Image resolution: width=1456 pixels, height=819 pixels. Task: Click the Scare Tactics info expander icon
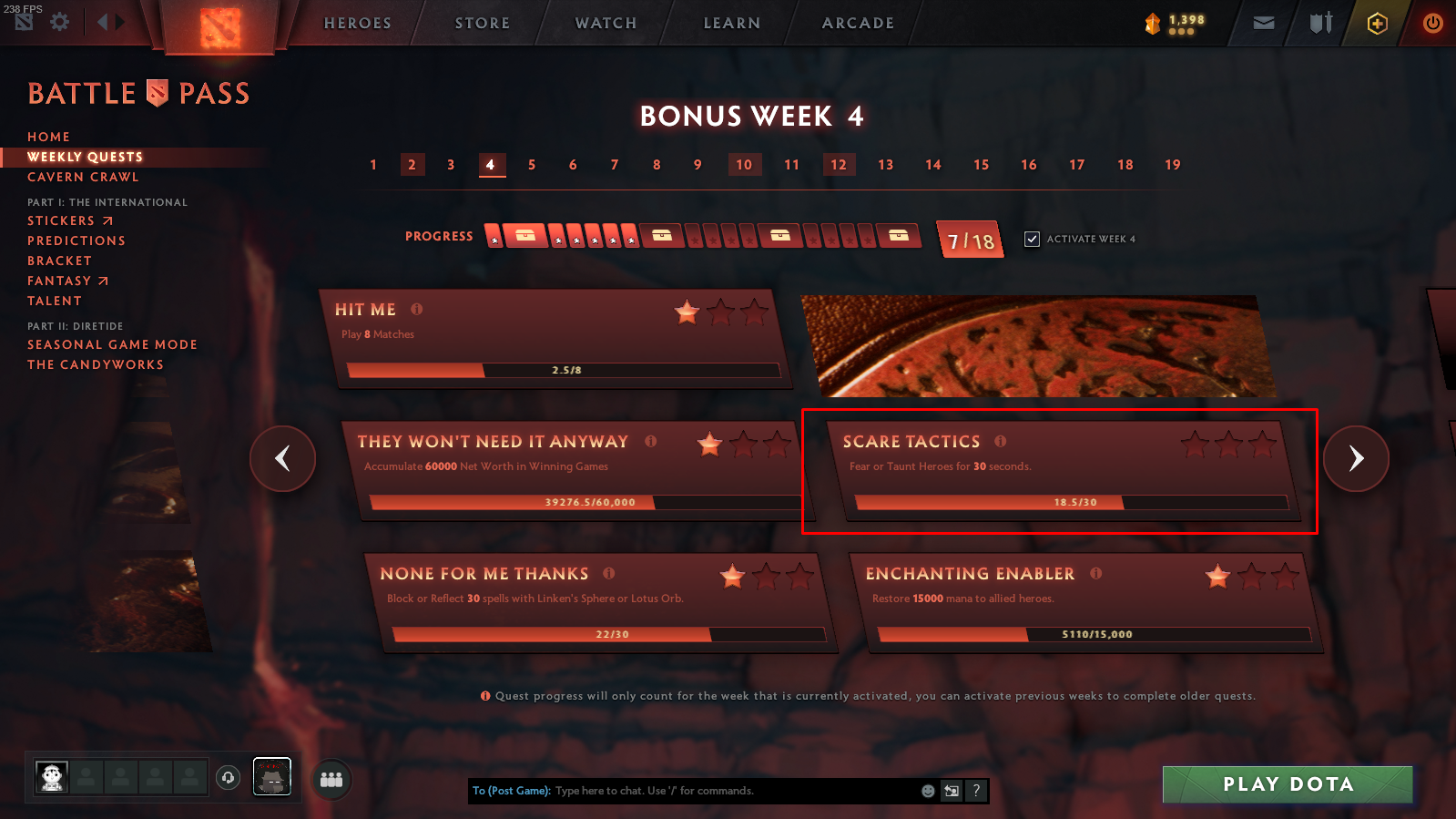pyautogui.click(x=1001, y=442)
